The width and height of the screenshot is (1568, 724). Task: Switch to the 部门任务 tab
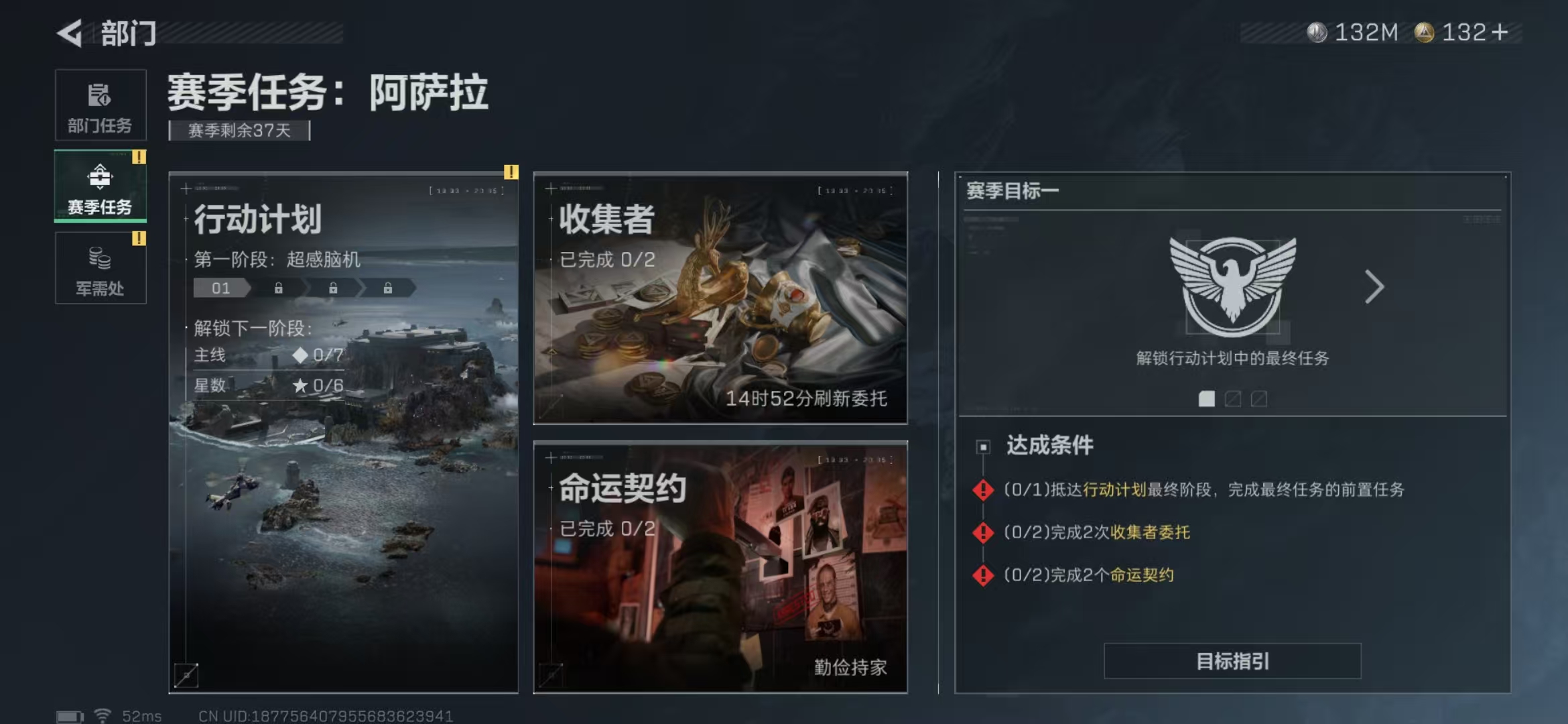pos(99,104)
